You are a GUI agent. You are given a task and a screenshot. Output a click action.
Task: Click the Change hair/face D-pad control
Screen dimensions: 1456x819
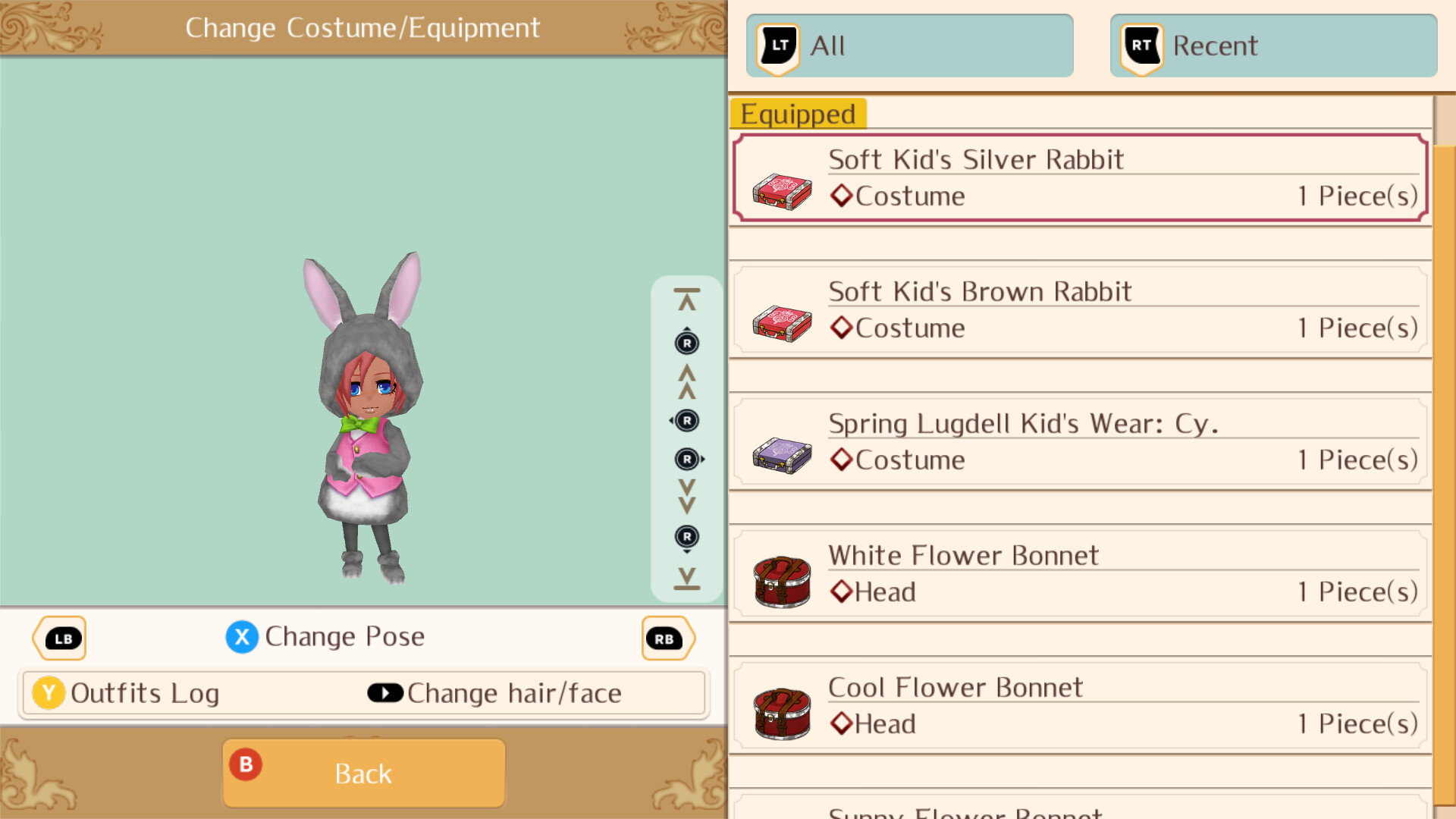pos(385,692)
